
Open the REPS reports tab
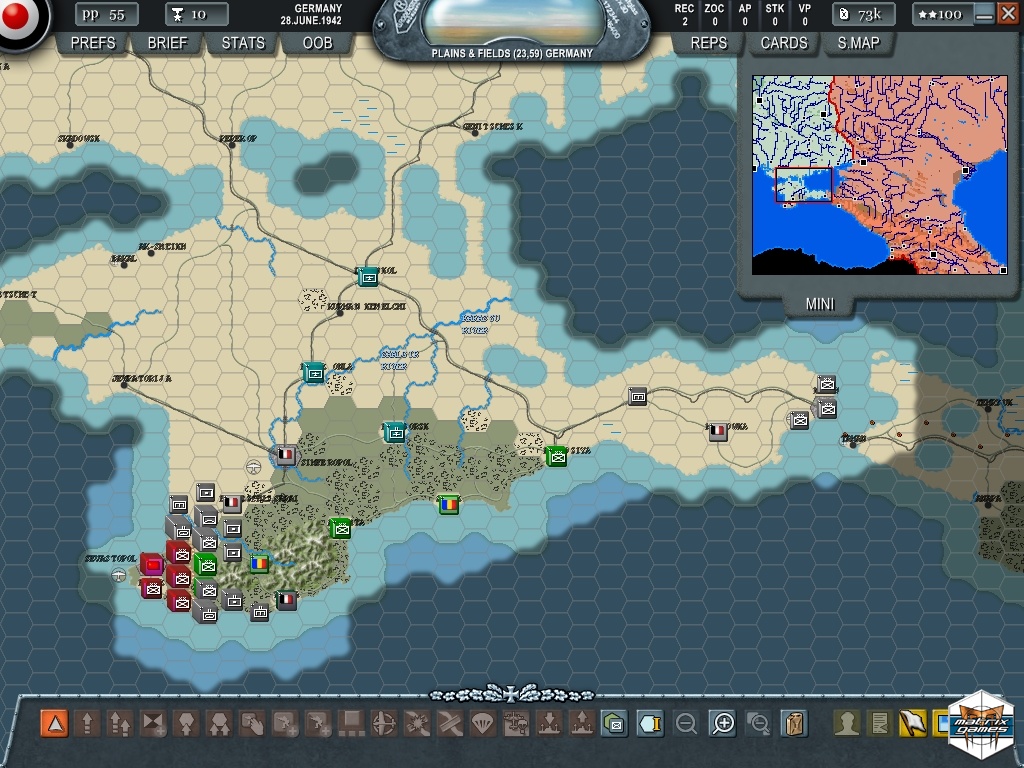tap(708, 43)
